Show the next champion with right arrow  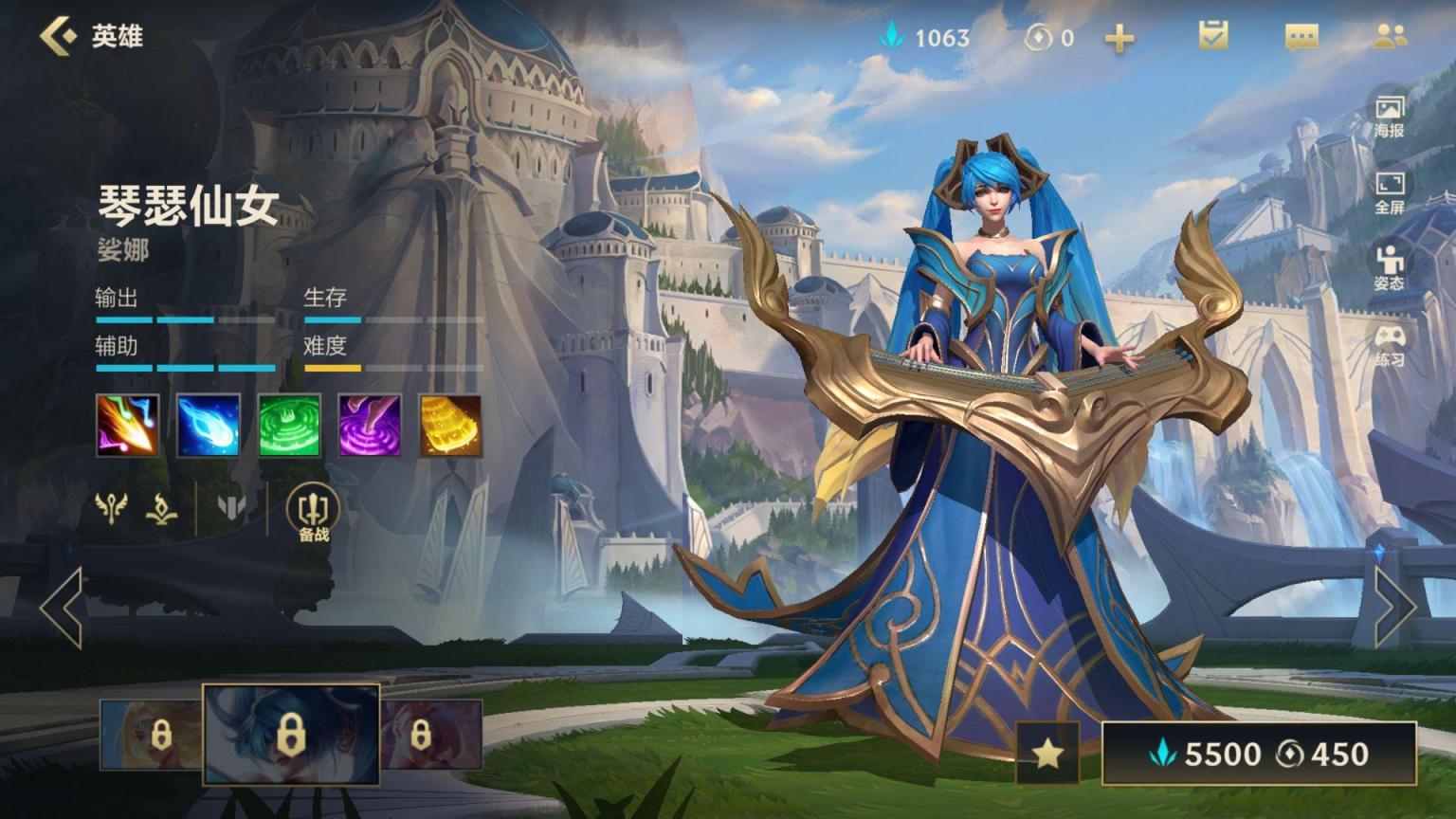[1393, 608]
